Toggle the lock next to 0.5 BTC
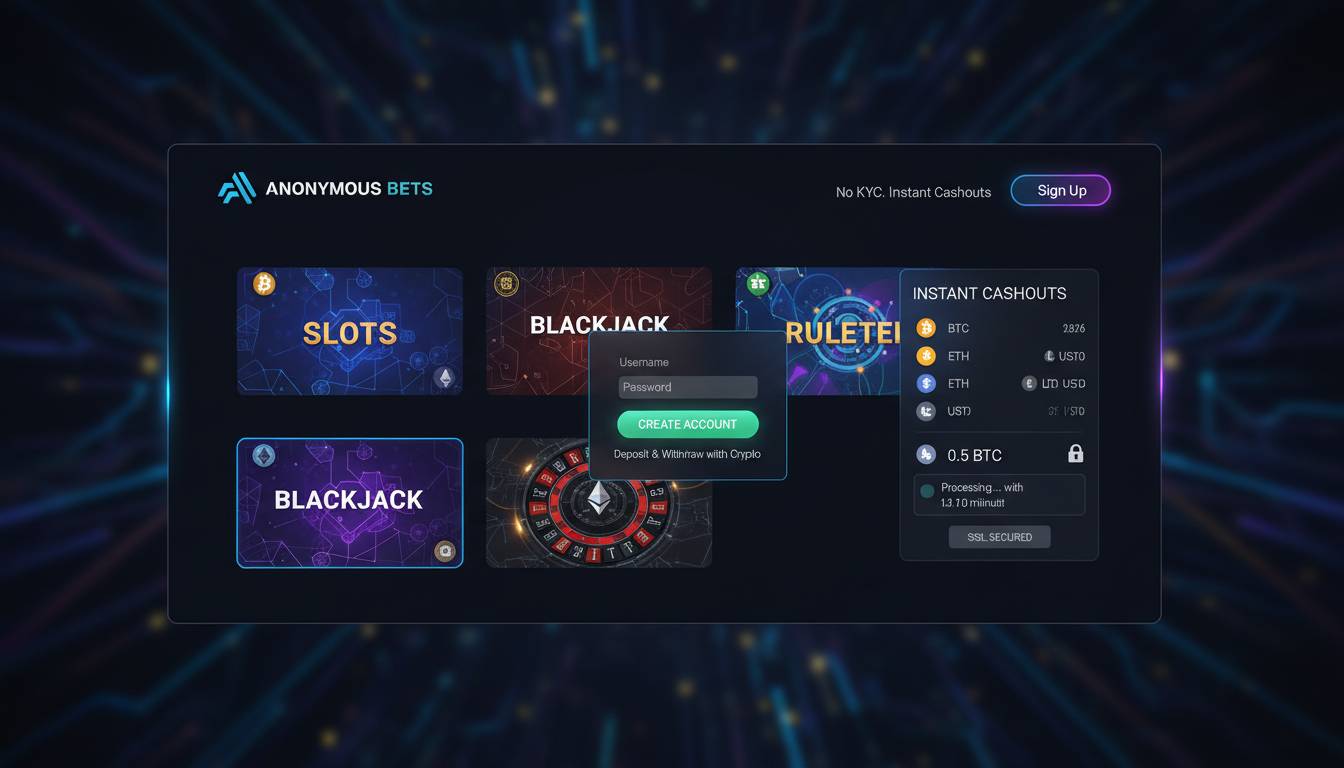 pyautogui.click(x=1075, y=453)
